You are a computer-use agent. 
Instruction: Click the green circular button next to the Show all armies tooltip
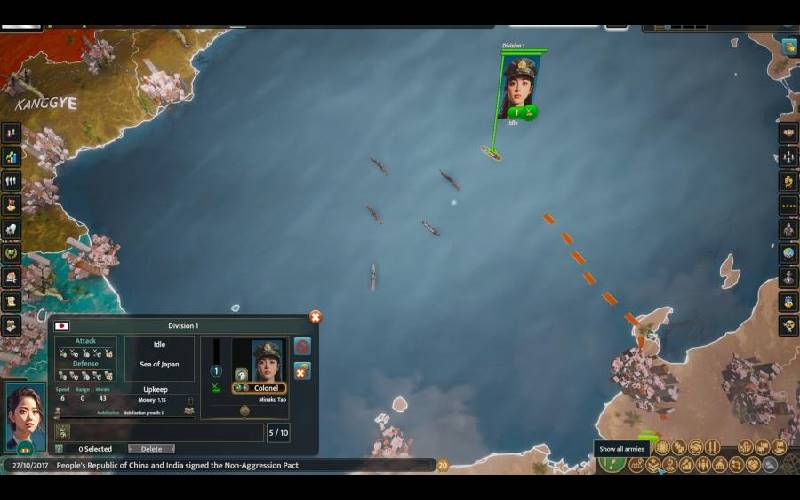pyautogui.click(x=612, y=464)
